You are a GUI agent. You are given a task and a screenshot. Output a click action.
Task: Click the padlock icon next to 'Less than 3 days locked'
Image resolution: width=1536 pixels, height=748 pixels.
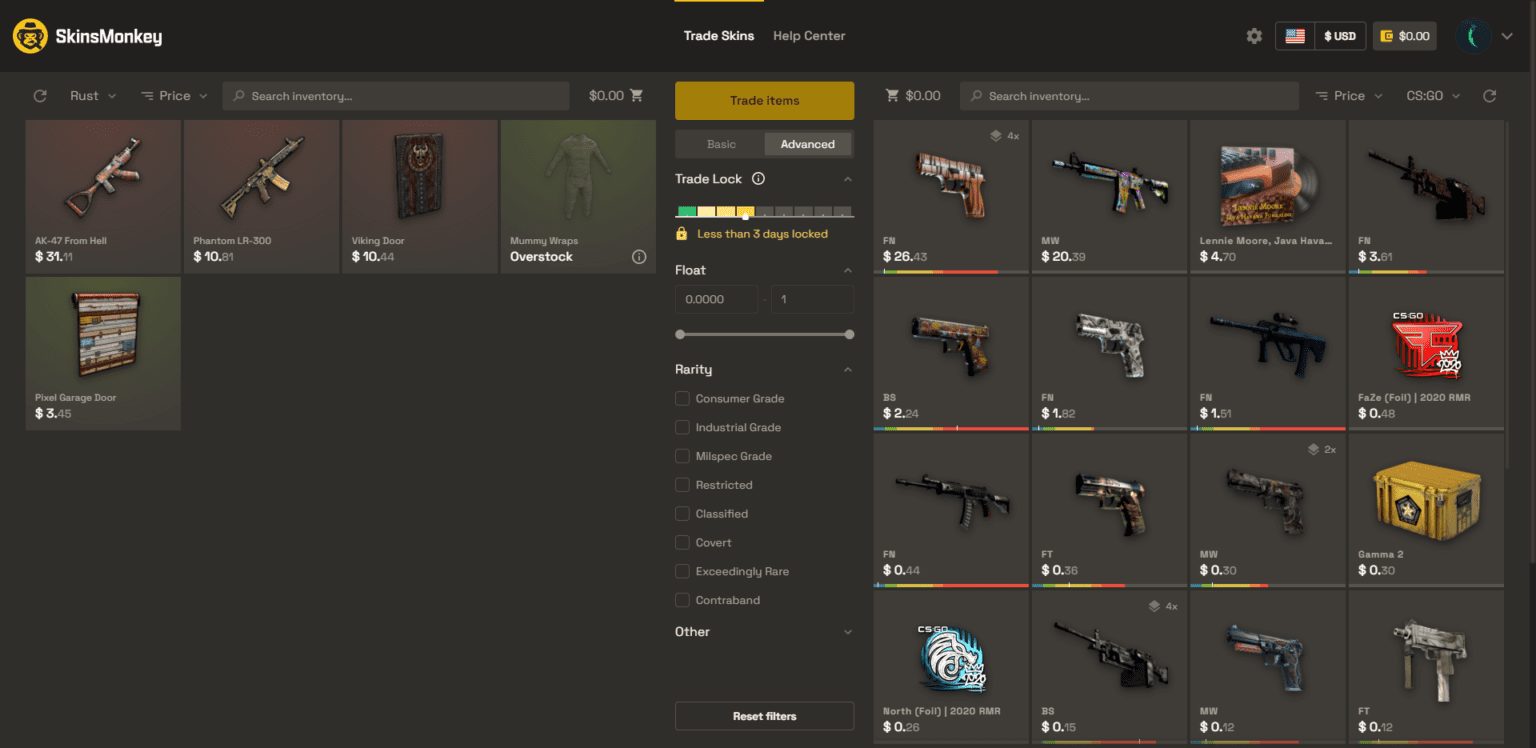point(682,233)
